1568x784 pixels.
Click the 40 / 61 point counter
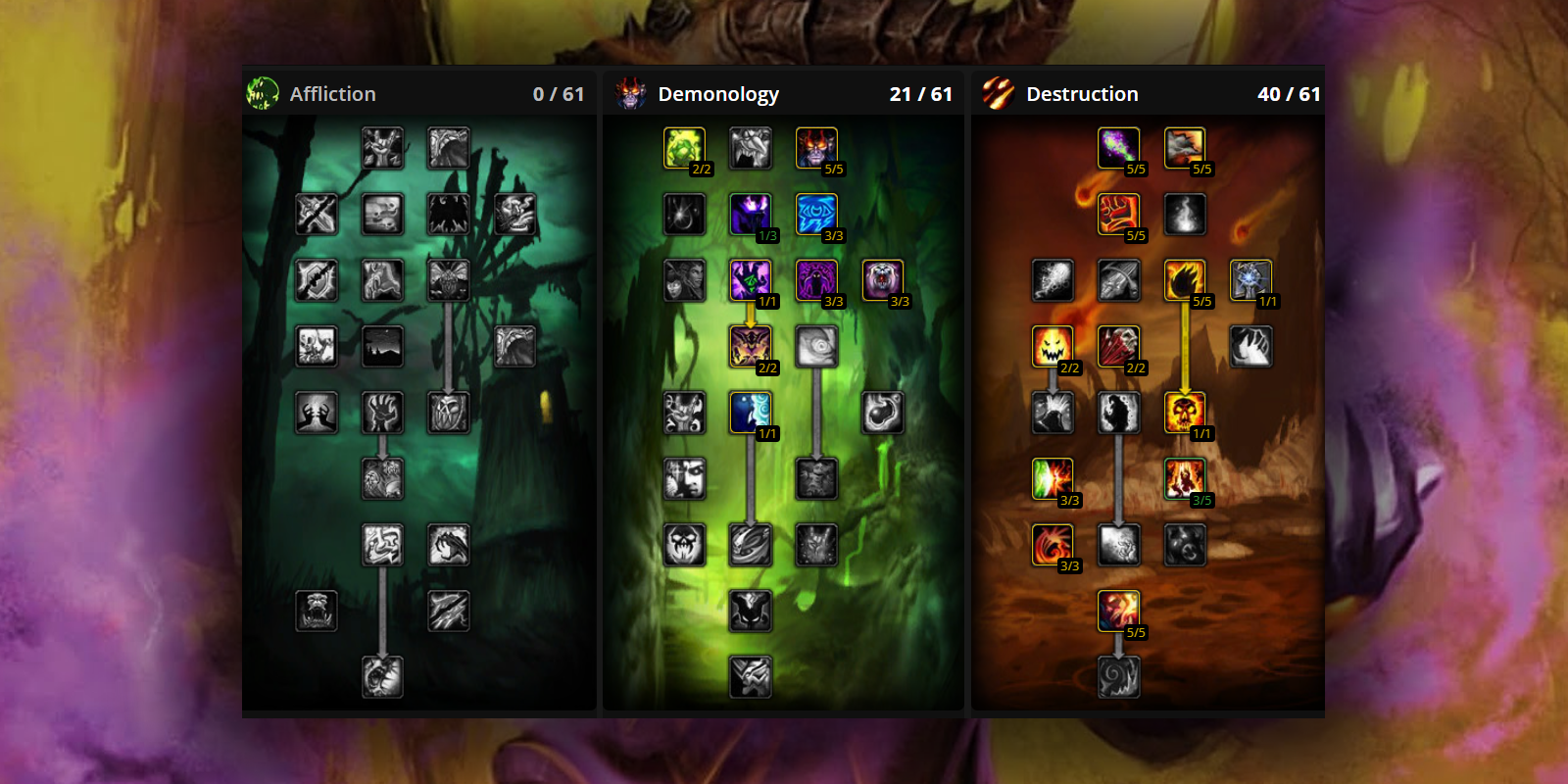(x=1291, y=93)
